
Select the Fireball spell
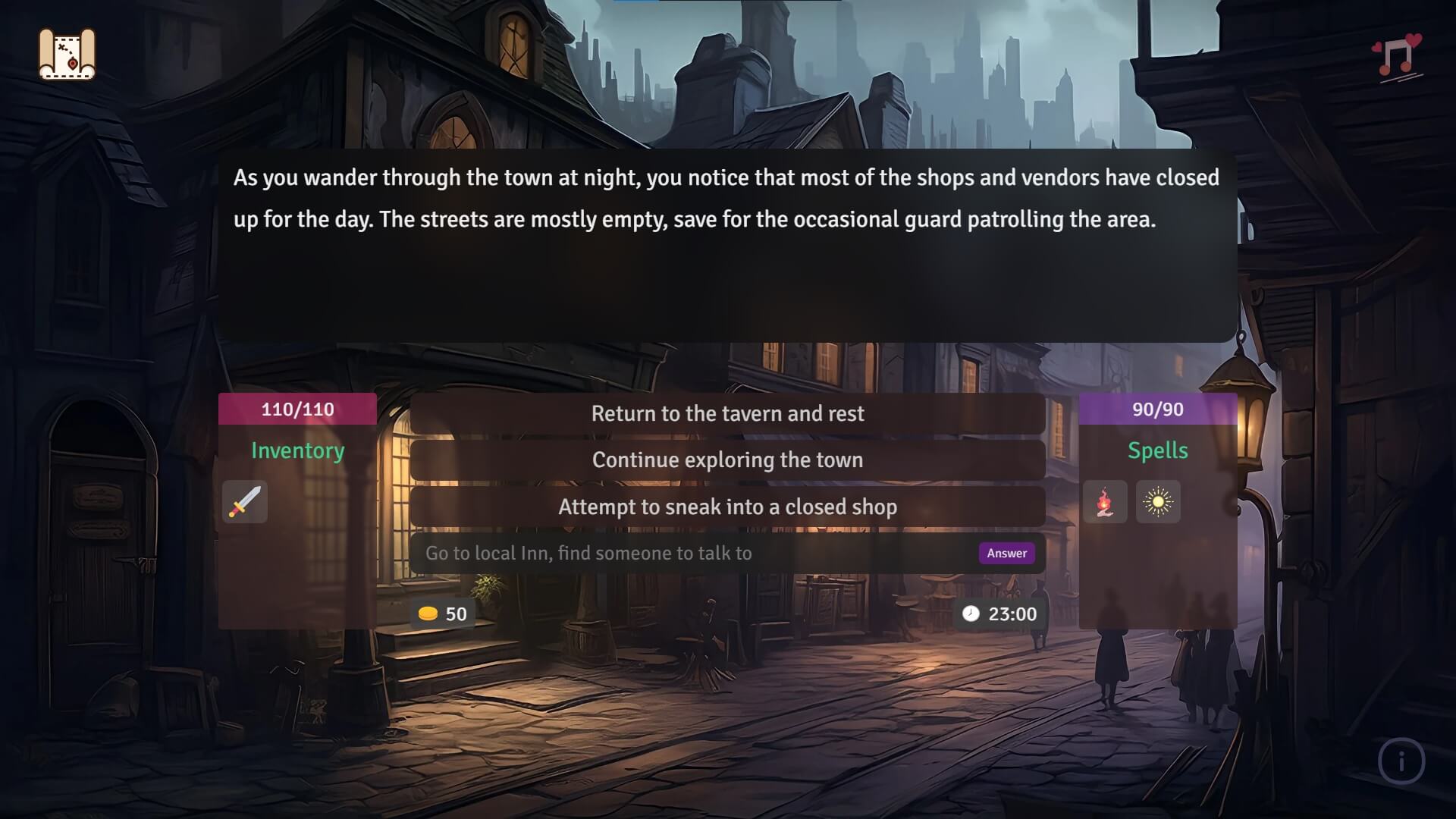[1105, 502]
